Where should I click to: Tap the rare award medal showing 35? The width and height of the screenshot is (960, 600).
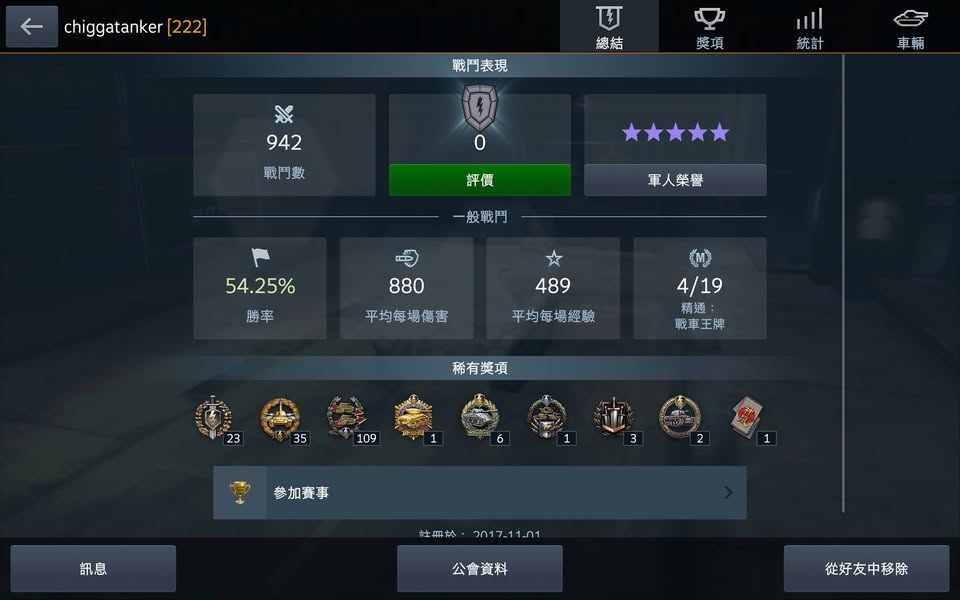tap(280, 418)
